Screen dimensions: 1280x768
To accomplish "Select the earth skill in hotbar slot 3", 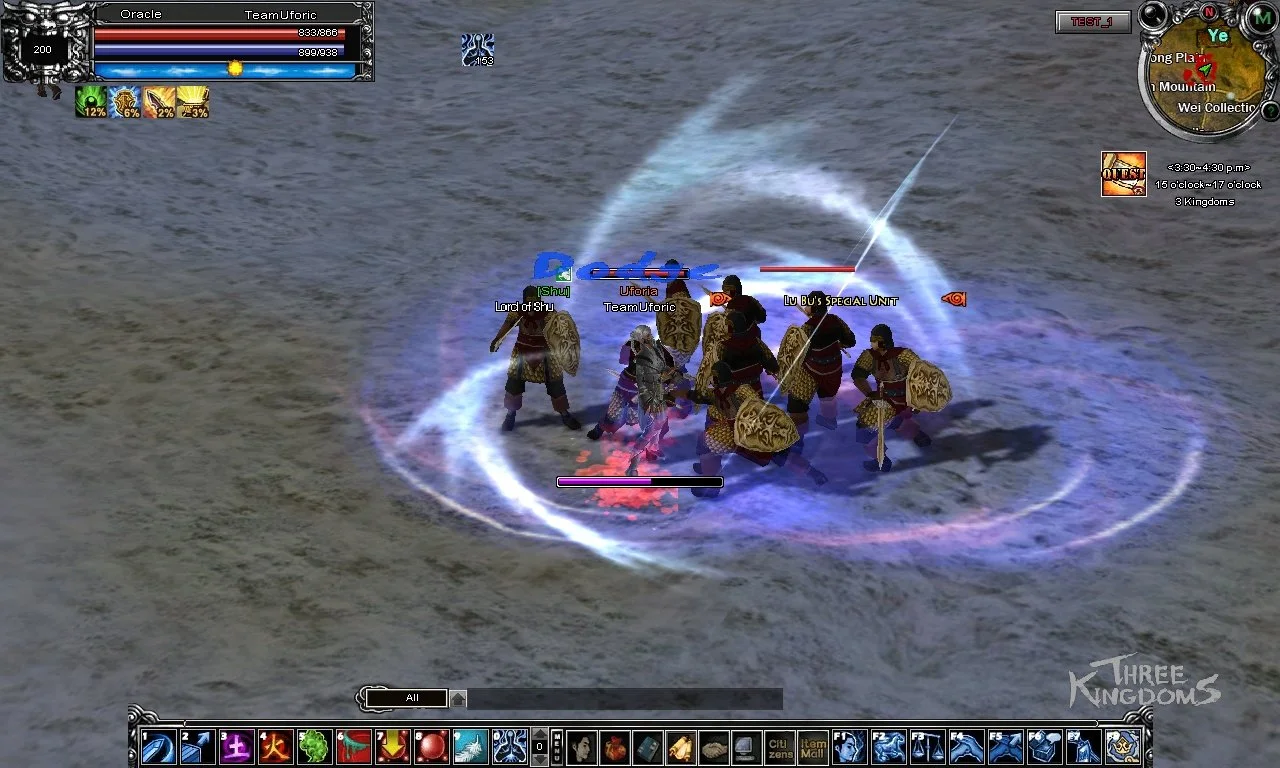I will click(237, 746).
